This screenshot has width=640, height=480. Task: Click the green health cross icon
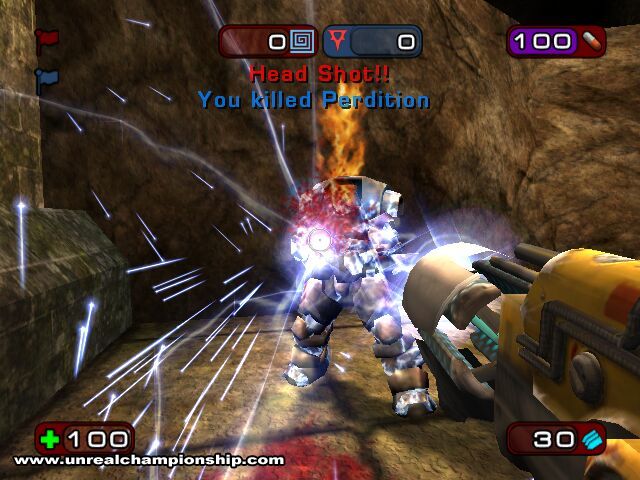51,438
